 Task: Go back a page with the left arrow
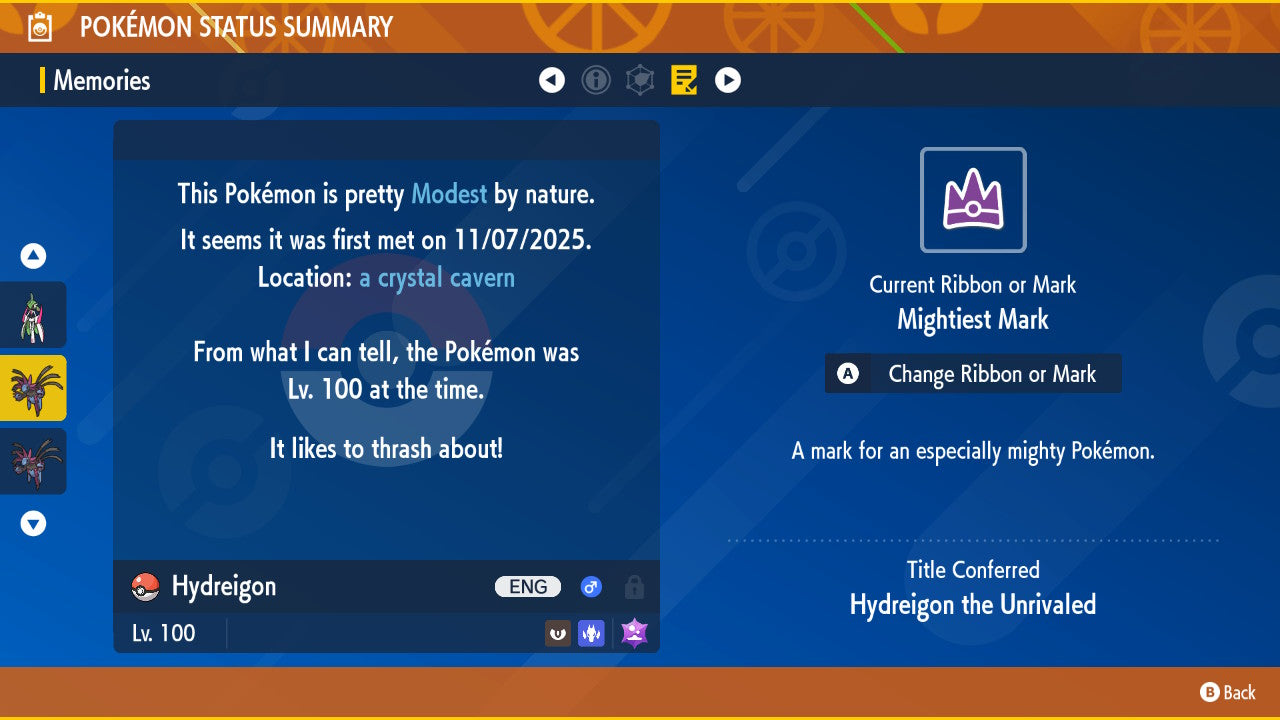[552, 80]
